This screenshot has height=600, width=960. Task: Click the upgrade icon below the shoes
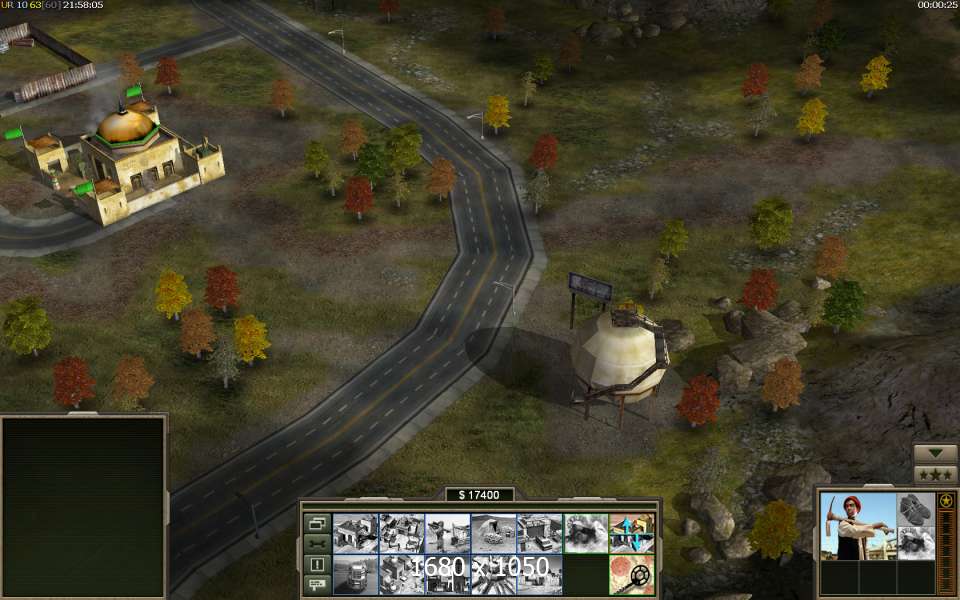point(915,543)
